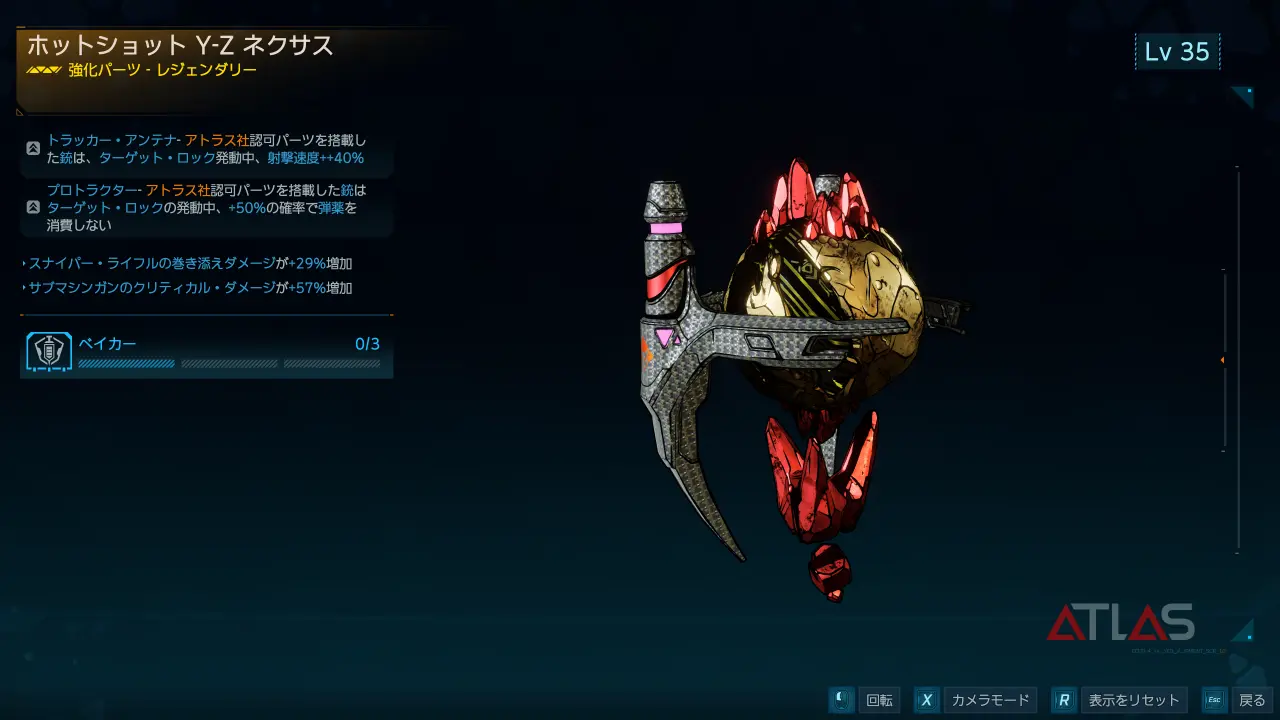The height and width of the screenshot is (720, 1280).
Task: Select the ベイカー 0/3 set bonus row
Action: coord(206,352)
